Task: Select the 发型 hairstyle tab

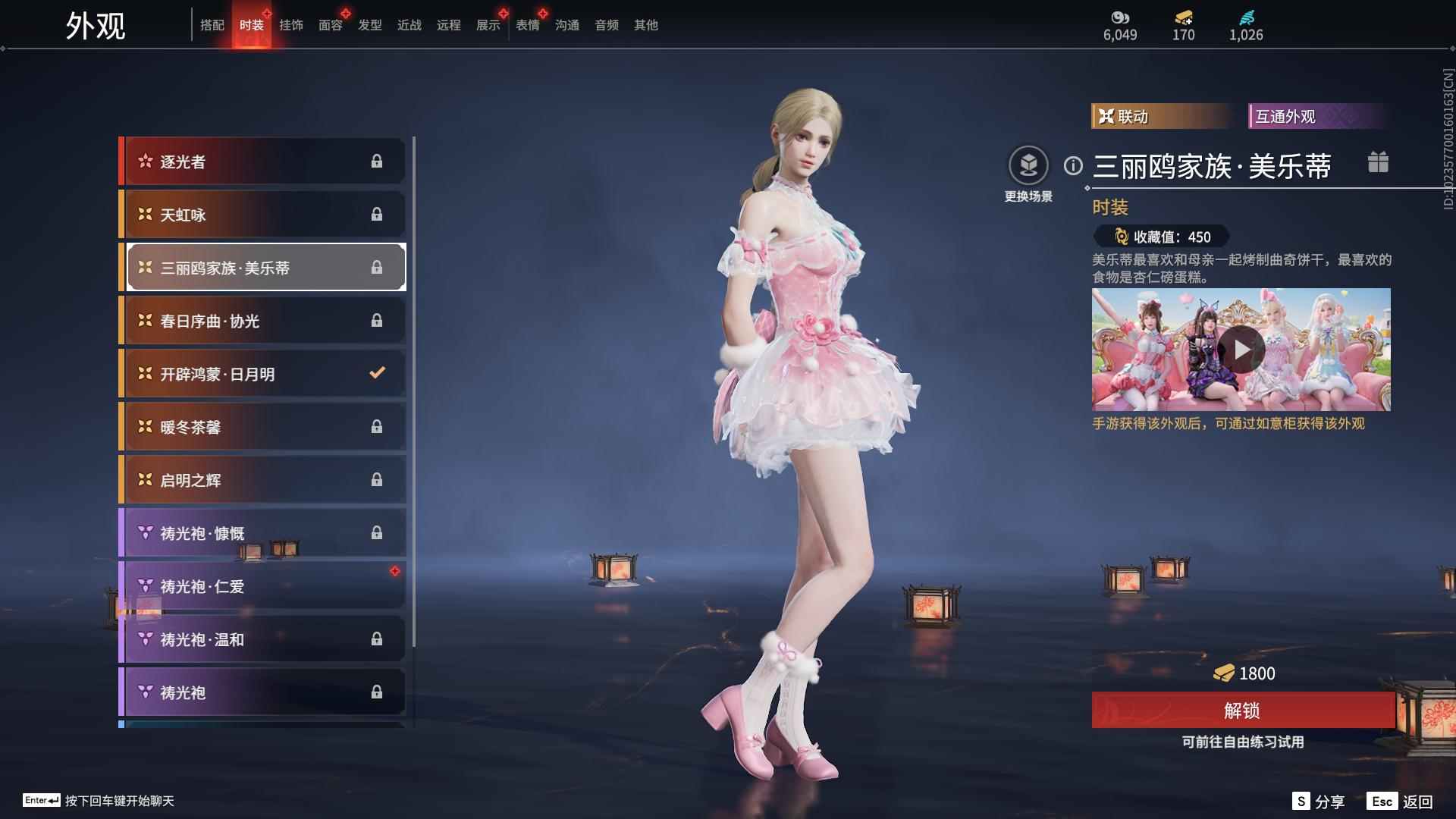Action: tap(370, 25)
